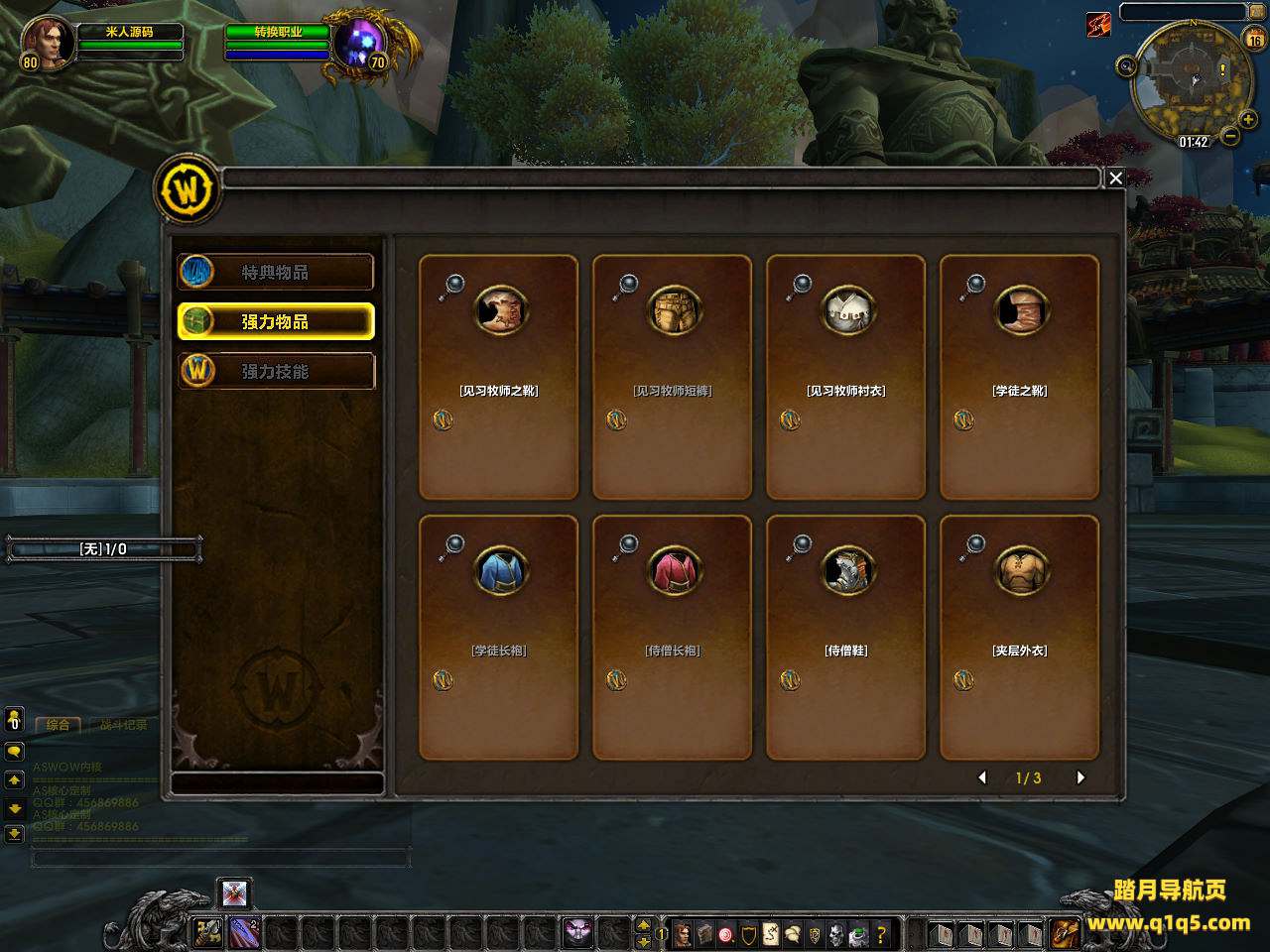Choose the 见习牧师之靴 item card
This screenshot has width=1270, height=952.
498,377
